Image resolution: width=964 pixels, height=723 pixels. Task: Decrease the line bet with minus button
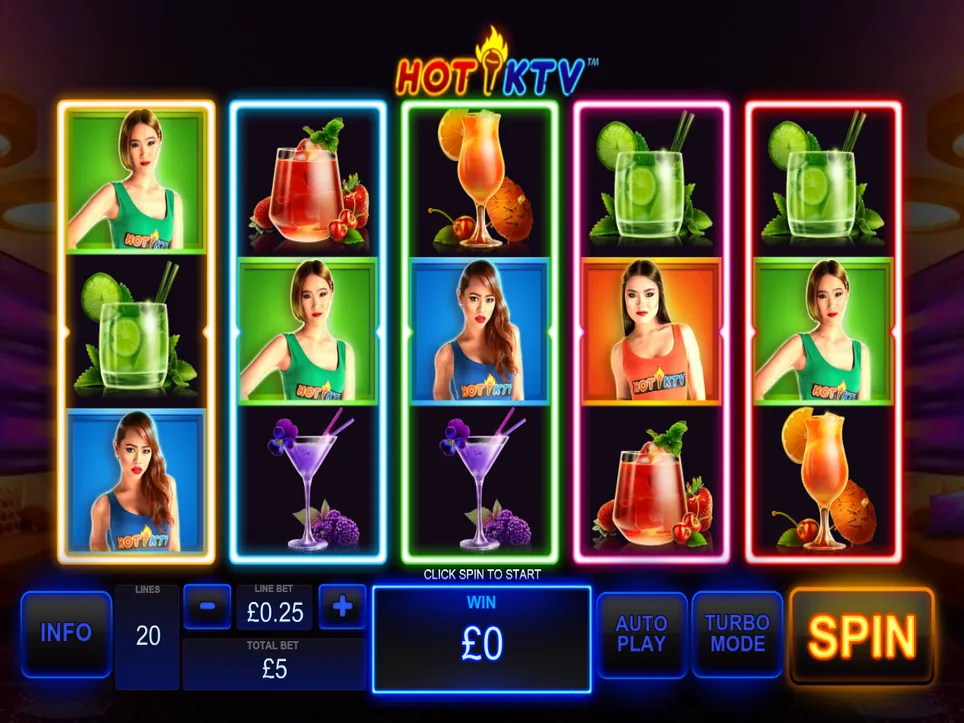208,606
